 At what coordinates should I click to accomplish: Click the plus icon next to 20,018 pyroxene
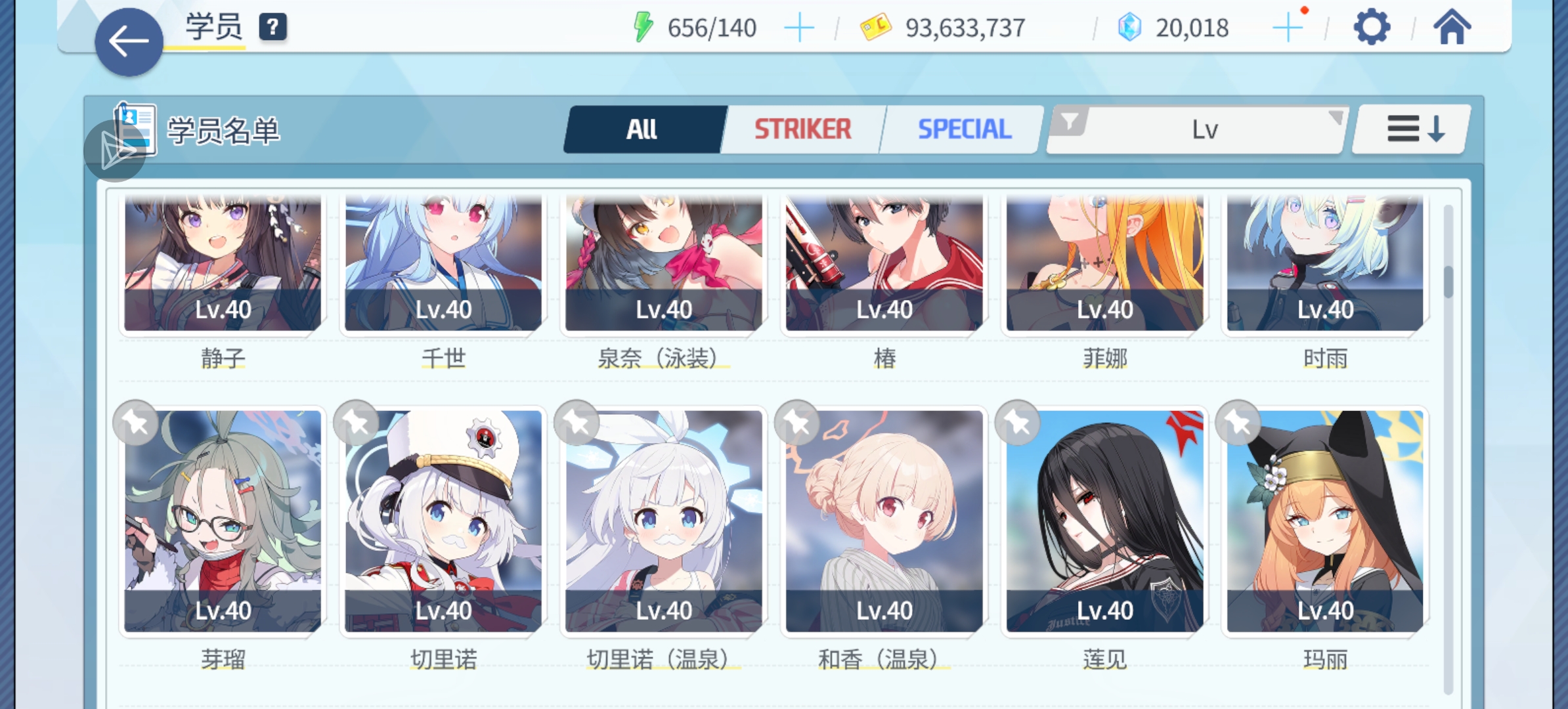[x=1289, y=28]
